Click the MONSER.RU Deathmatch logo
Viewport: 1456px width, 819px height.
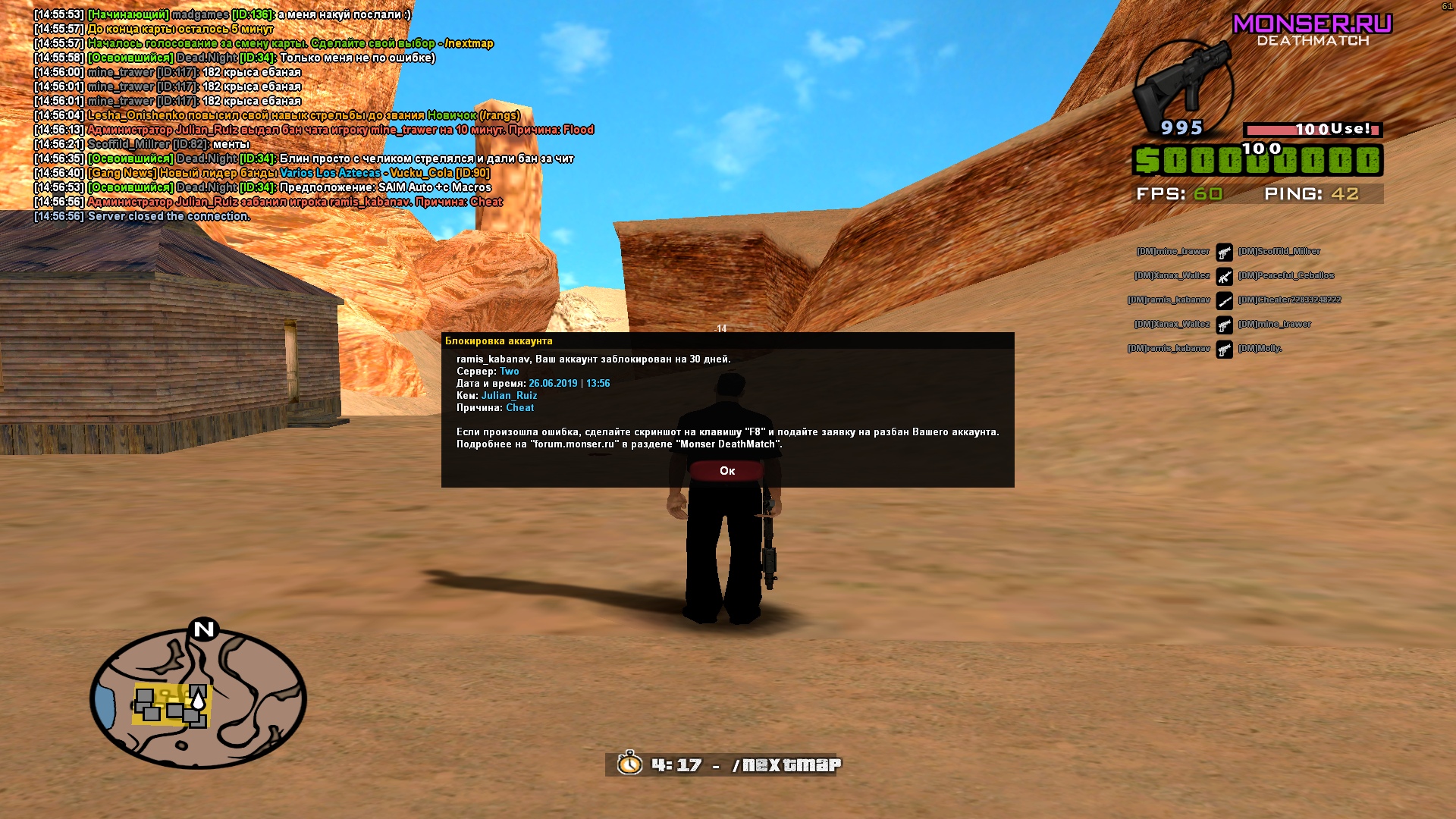(1313, 30)
